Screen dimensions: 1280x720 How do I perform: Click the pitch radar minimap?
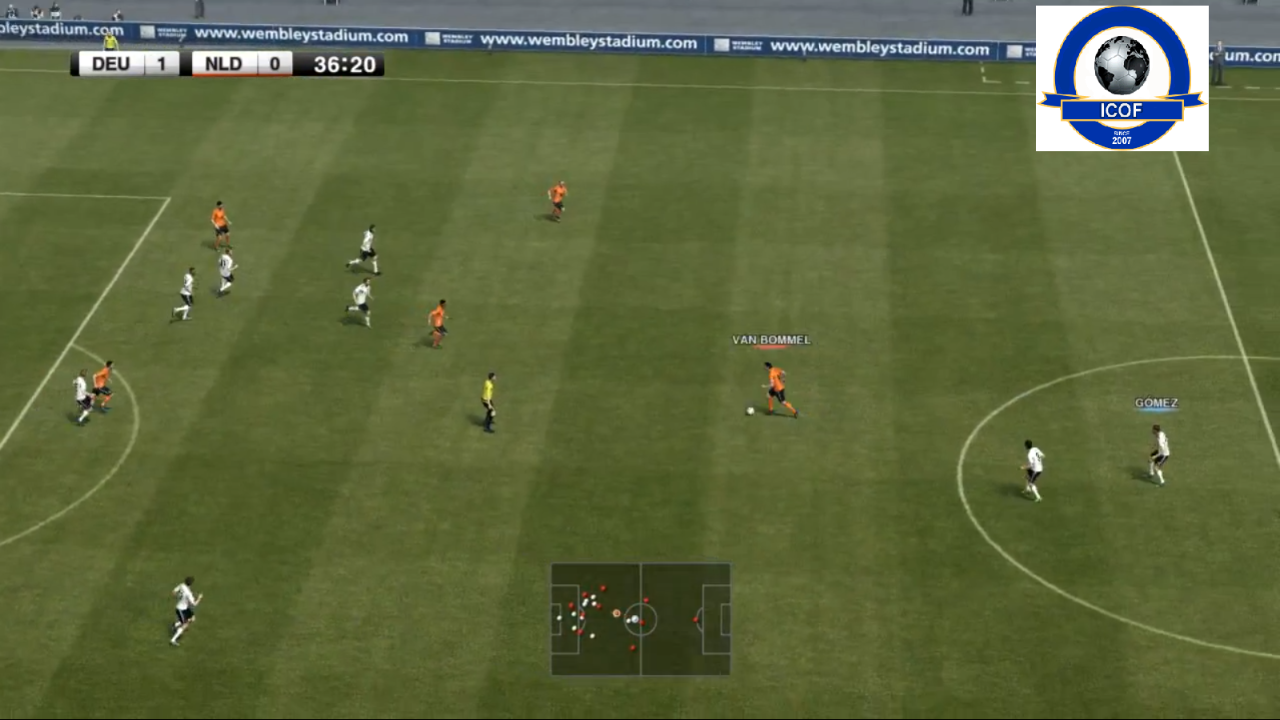click(640, 619)
